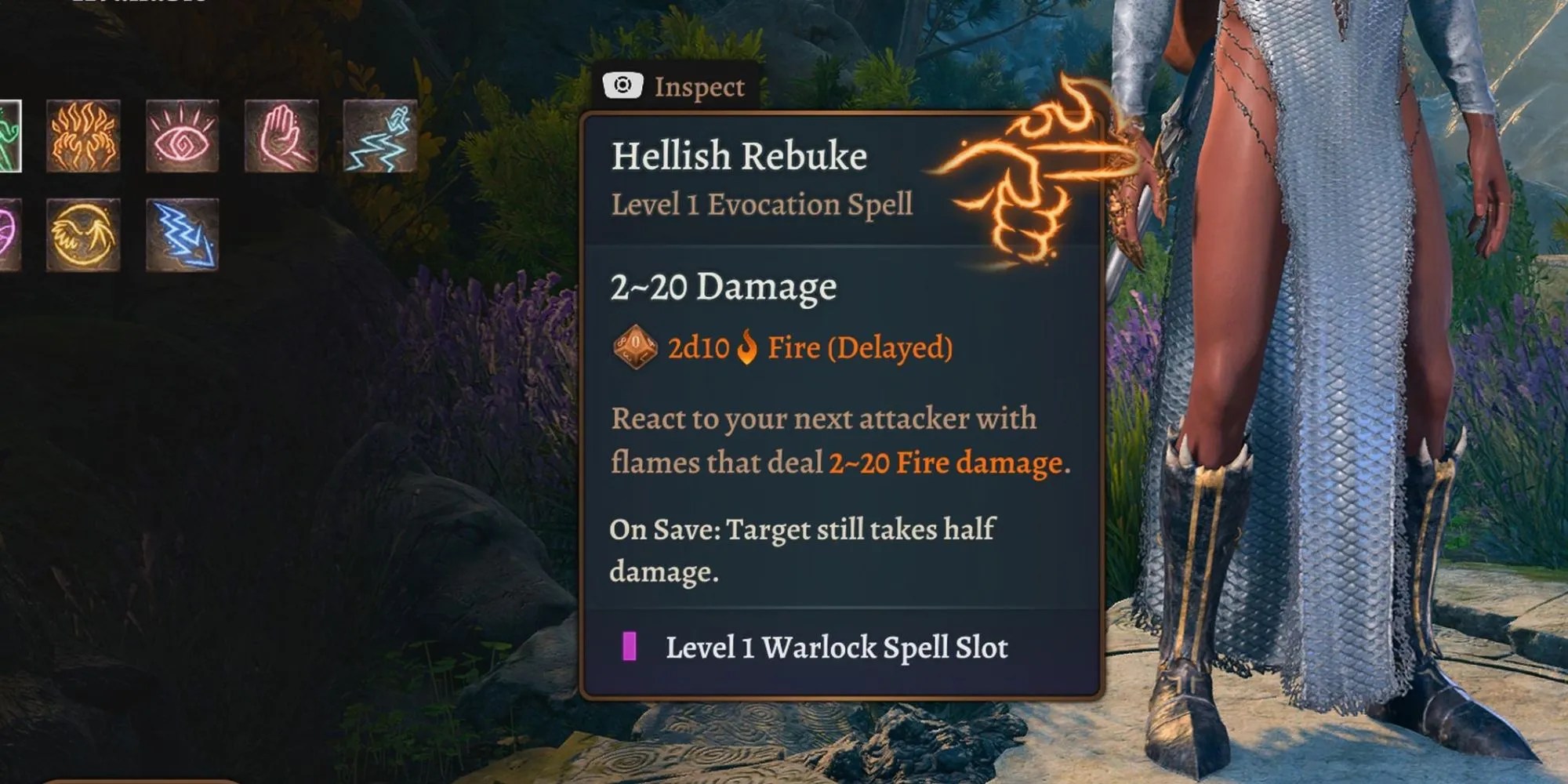Deselect the white-bordered green spell icon
The height and width of the screenshot is (784, 1568).
(11, 136)
